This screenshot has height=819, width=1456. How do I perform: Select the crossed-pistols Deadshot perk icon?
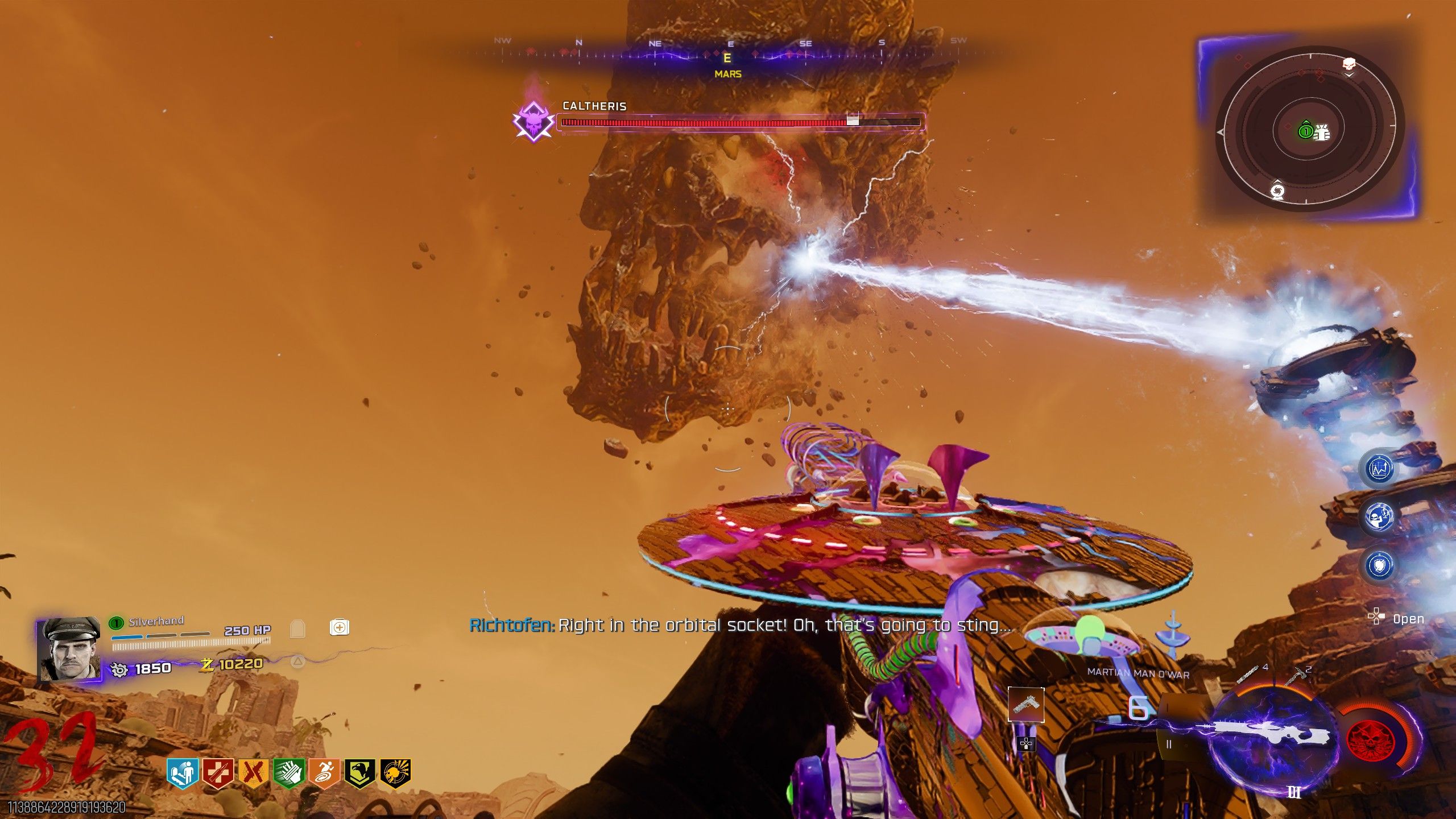click(x=253, y=773)
